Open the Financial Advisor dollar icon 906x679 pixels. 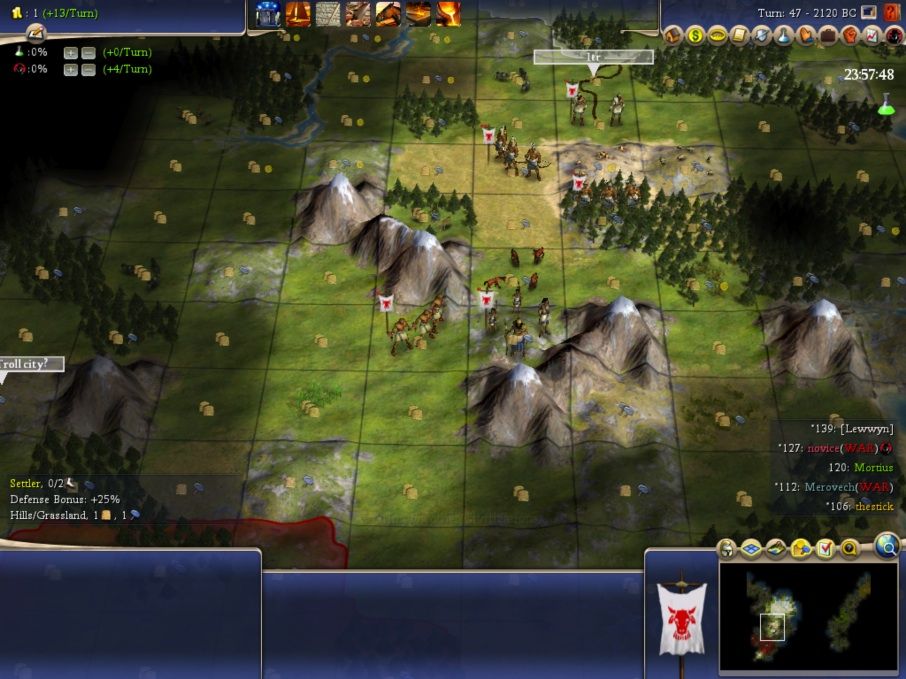click(x=695, y=36)
